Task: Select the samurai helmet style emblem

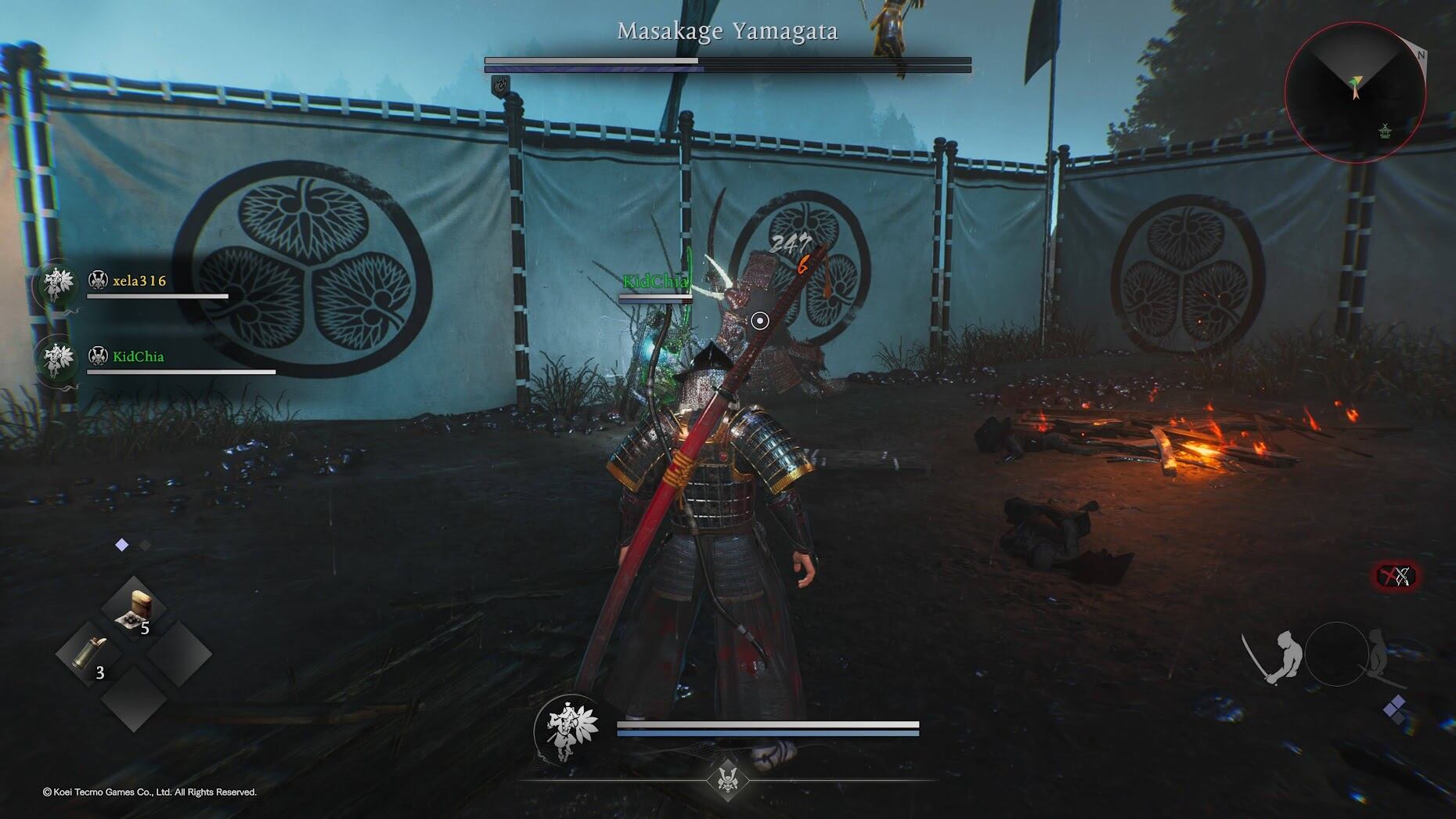Action: (727, 779)
